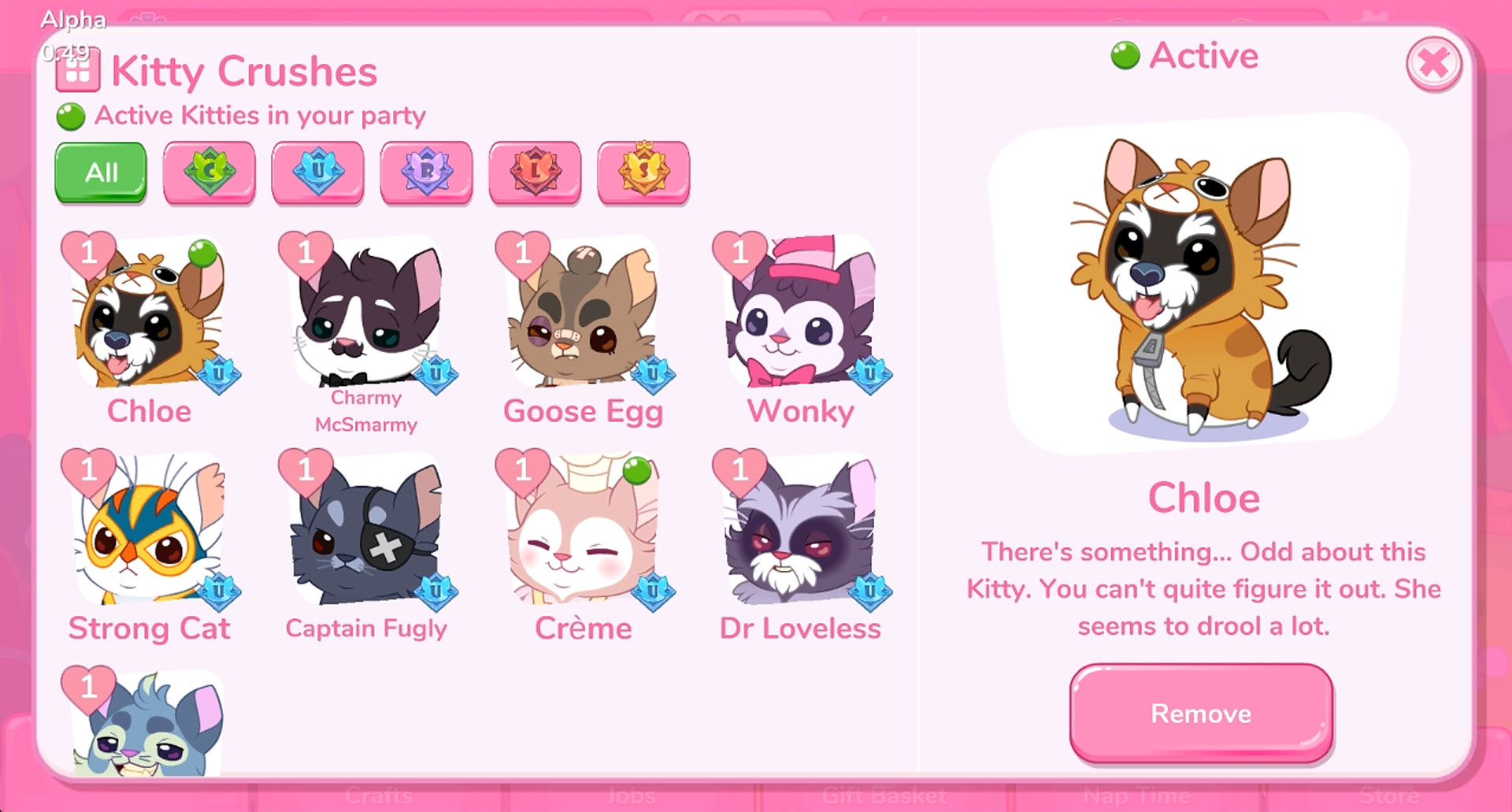Filter kitties by Legendary rarity badge

pos(535,172)
